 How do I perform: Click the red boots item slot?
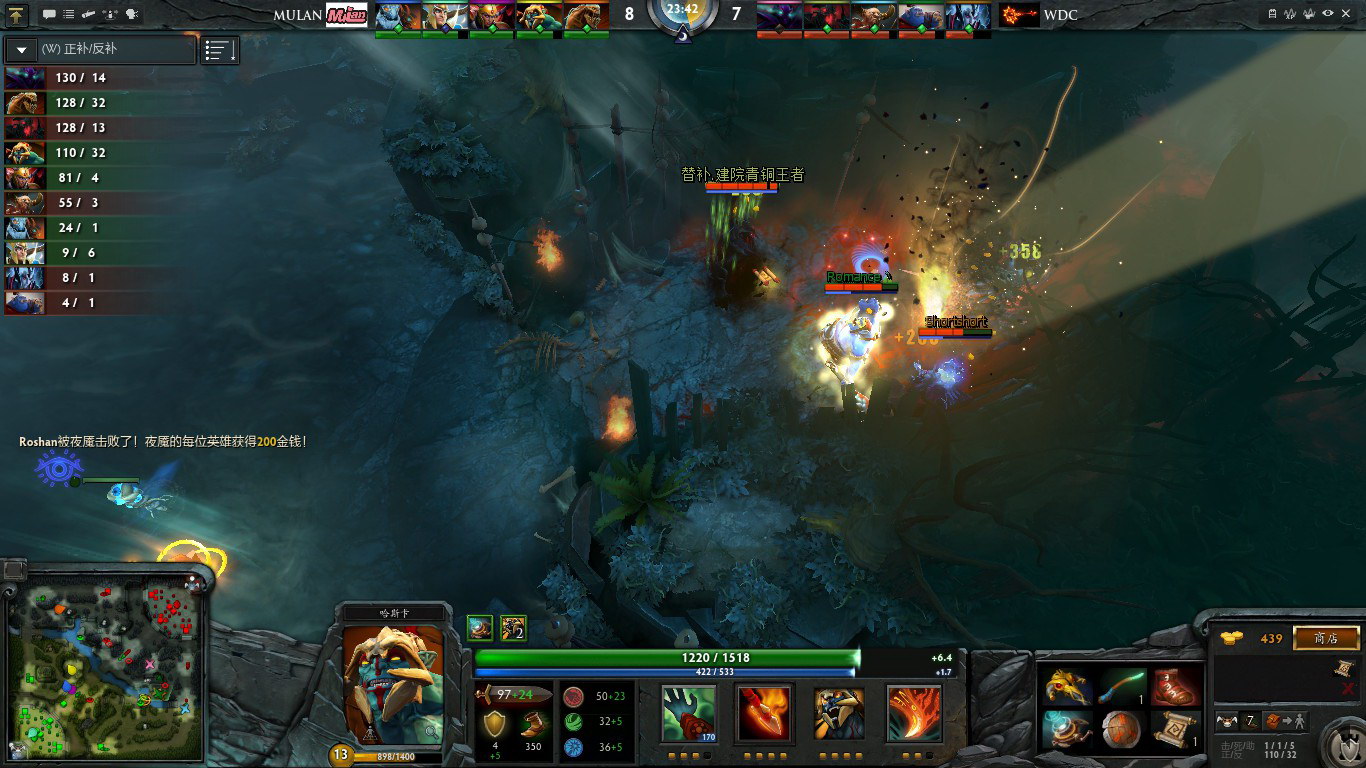click(1175, 687)
